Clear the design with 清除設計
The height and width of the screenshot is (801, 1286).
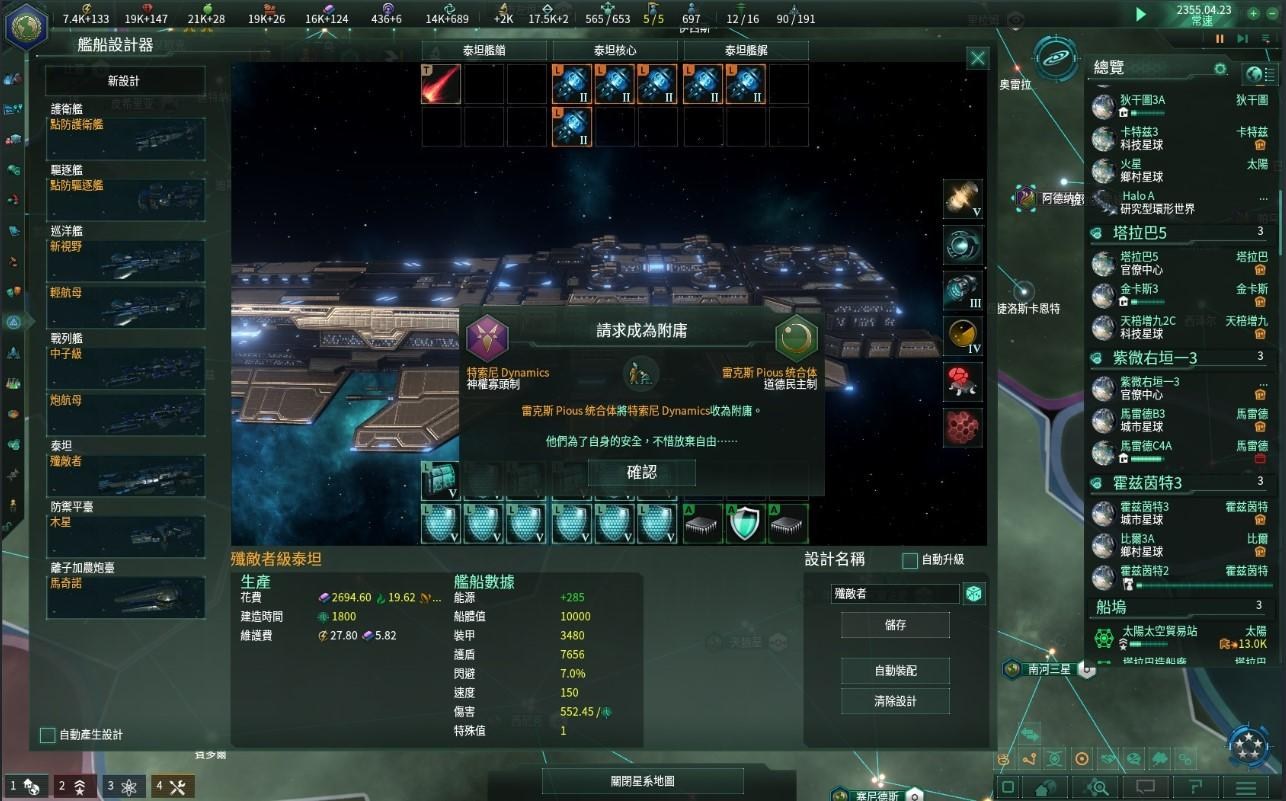895,701
